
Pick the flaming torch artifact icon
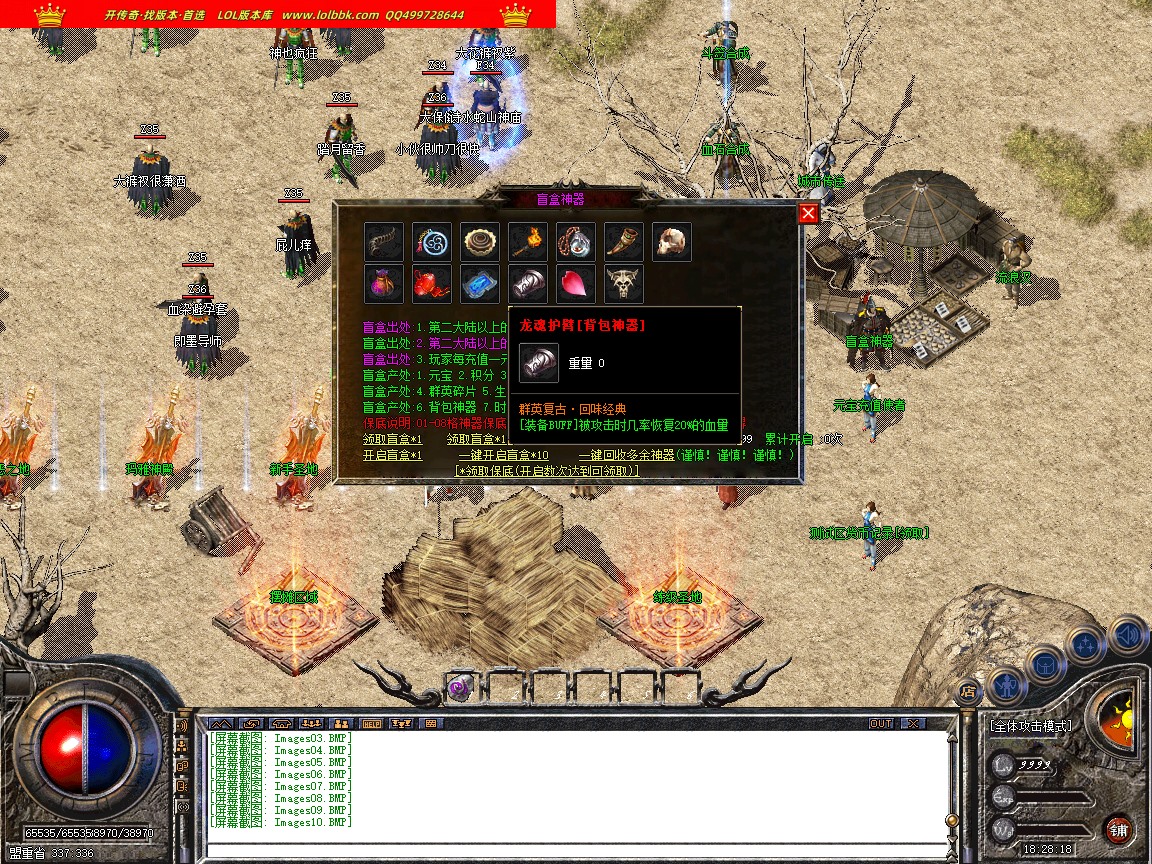coord(528,242)
